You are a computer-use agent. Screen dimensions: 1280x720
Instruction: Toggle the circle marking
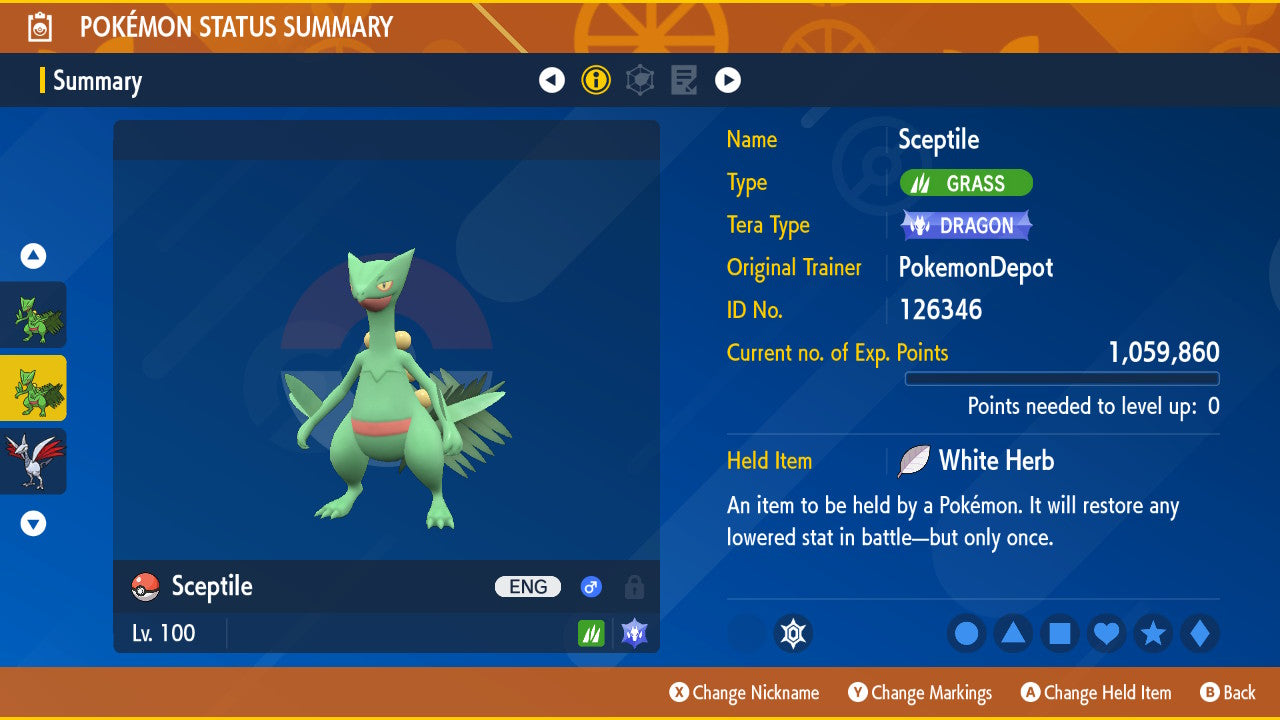pyautogui.click(x=966, y=633)
